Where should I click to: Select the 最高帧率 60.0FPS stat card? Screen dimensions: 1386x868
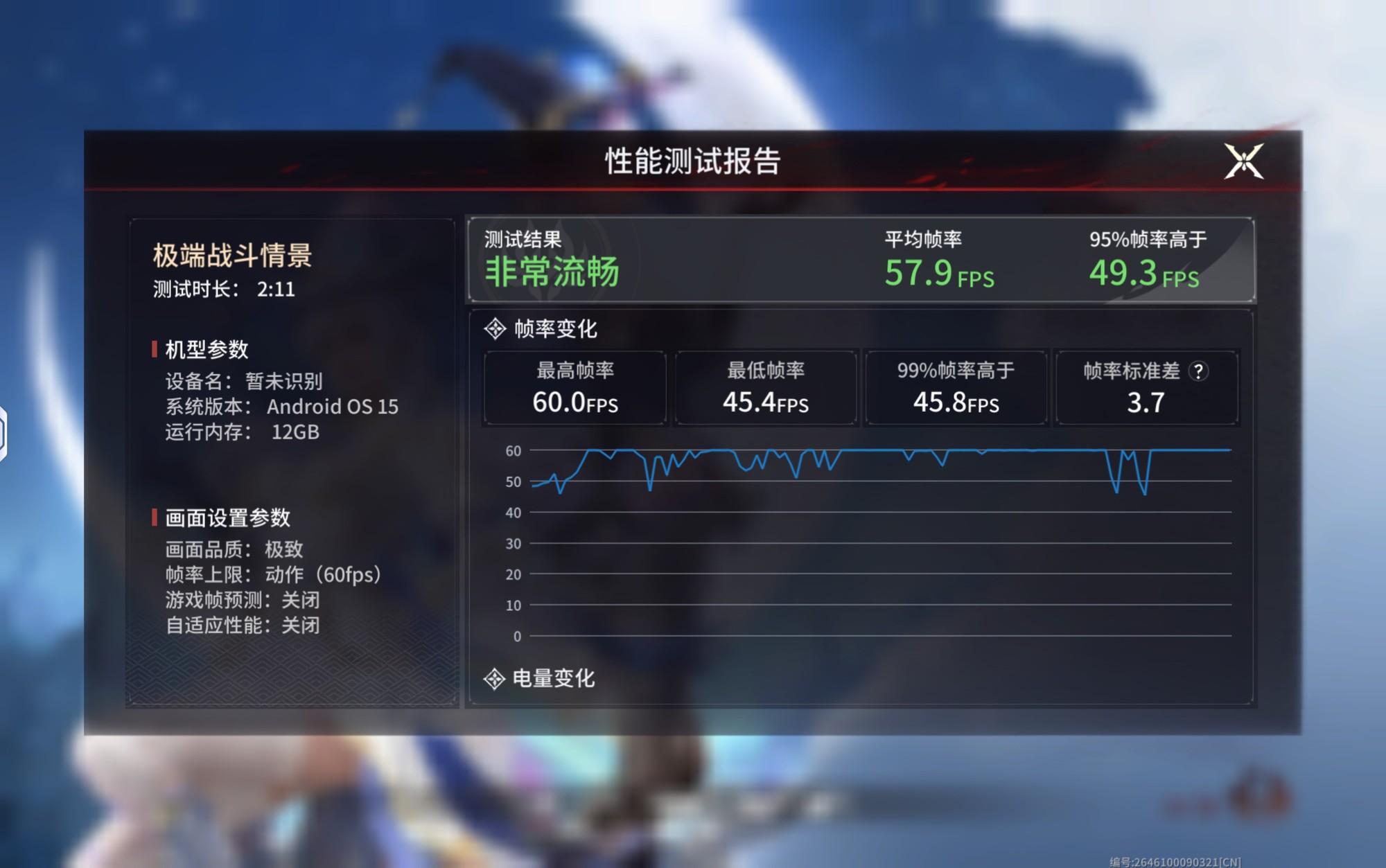click(x=574, y=388)
